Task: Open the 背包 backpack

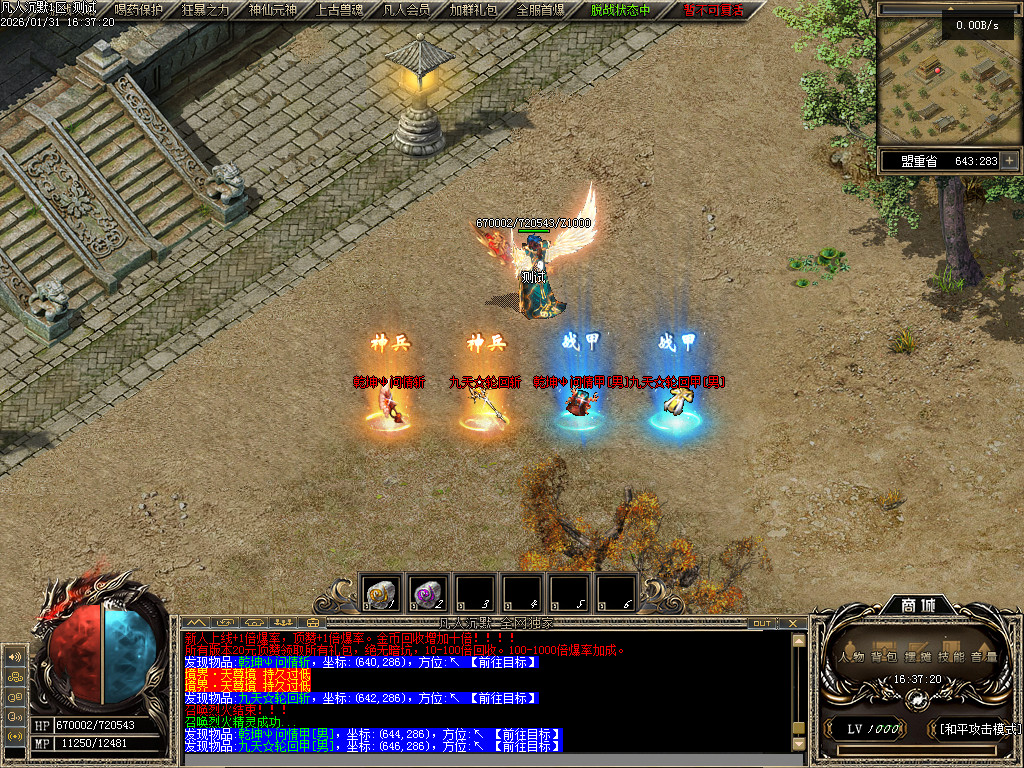Action: pos(884,657)
